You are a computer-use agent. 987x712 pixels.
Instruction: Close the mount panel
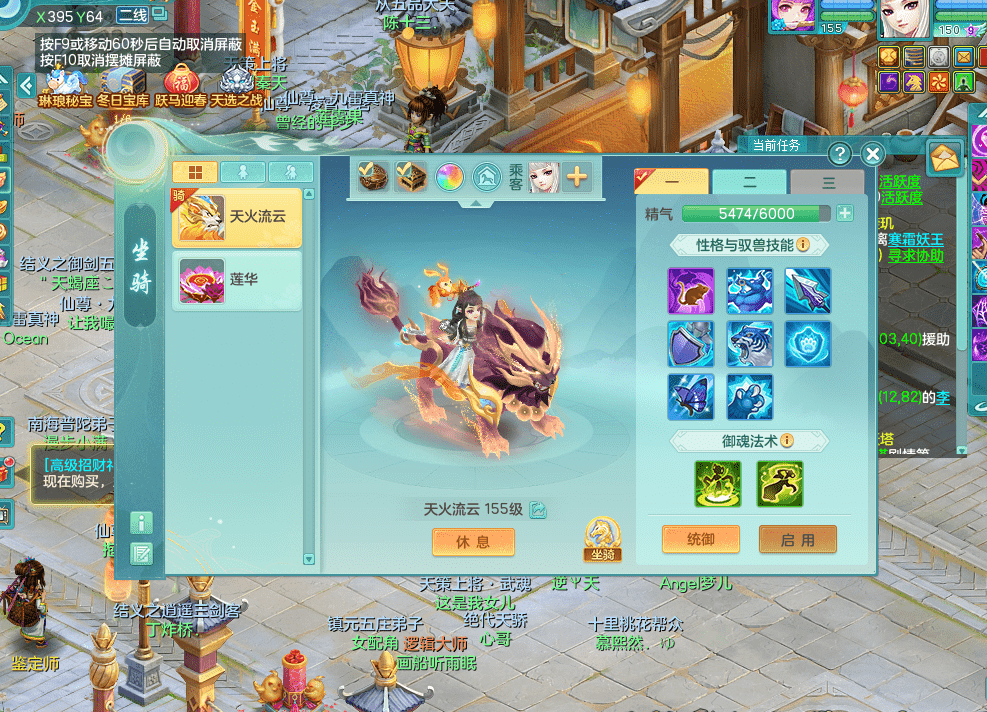pos(872,154)
